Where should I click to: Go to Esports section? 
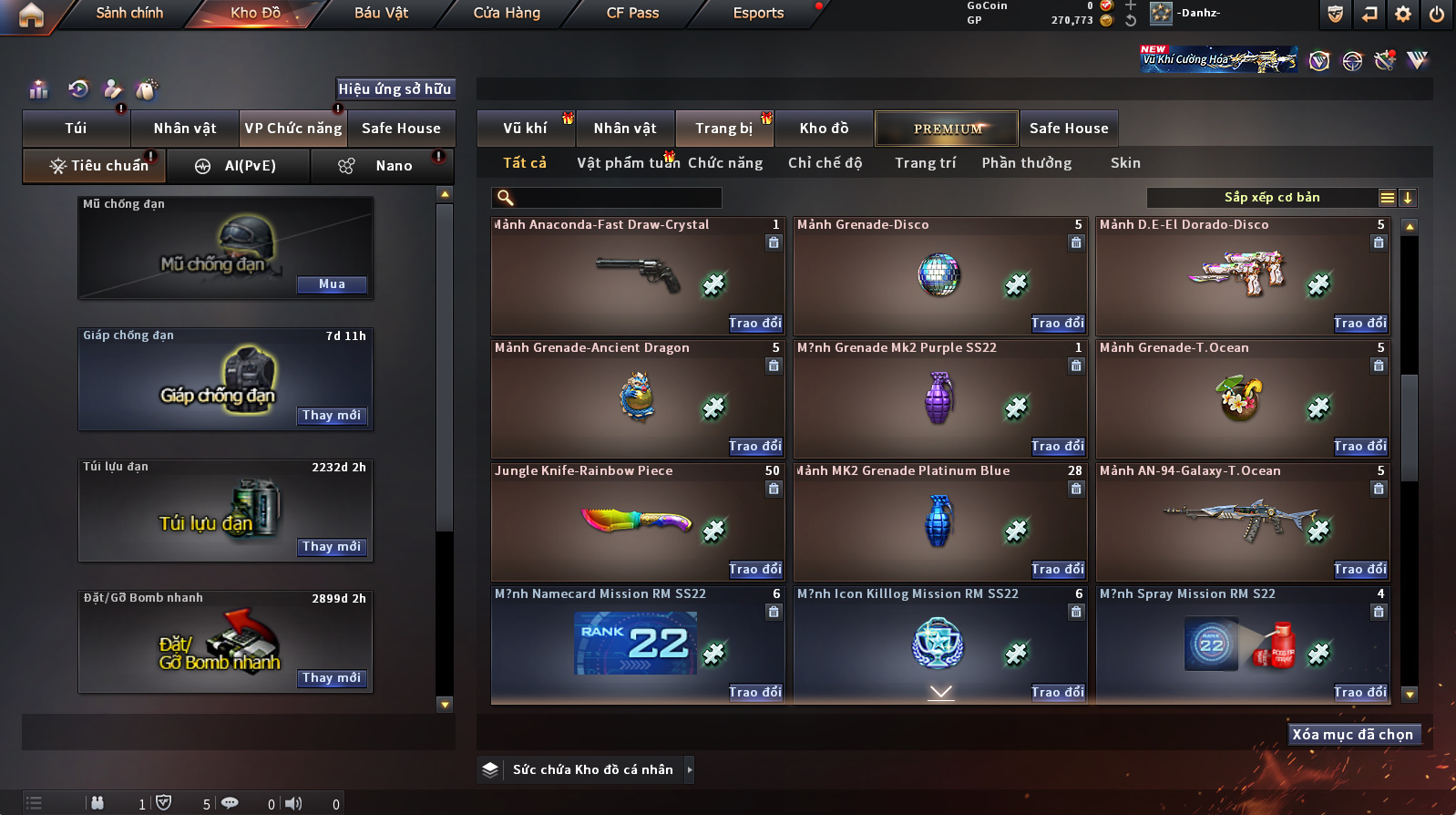(758, 13)
